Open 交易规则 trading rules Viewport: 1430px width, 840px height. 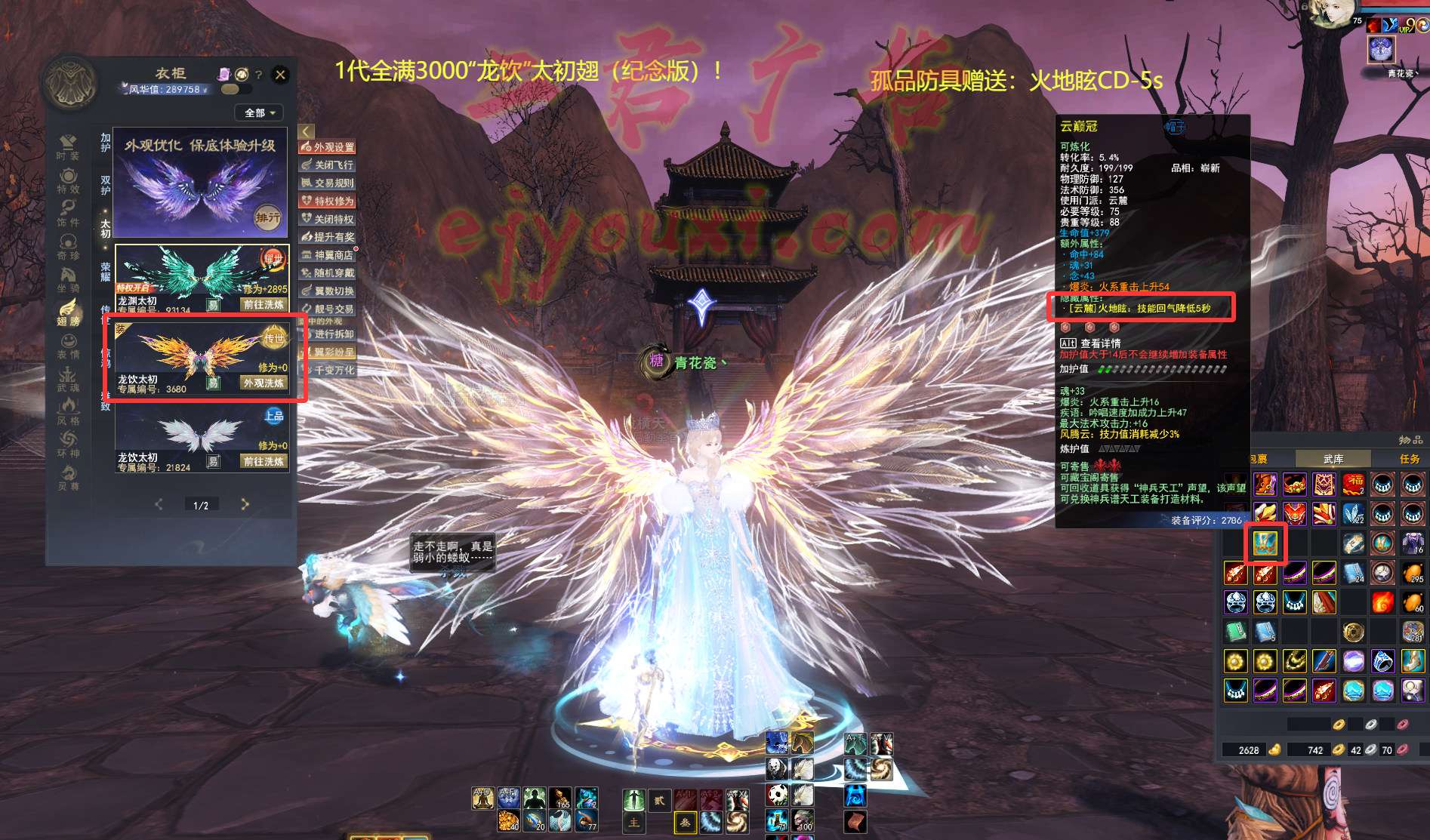pos(328,183)
